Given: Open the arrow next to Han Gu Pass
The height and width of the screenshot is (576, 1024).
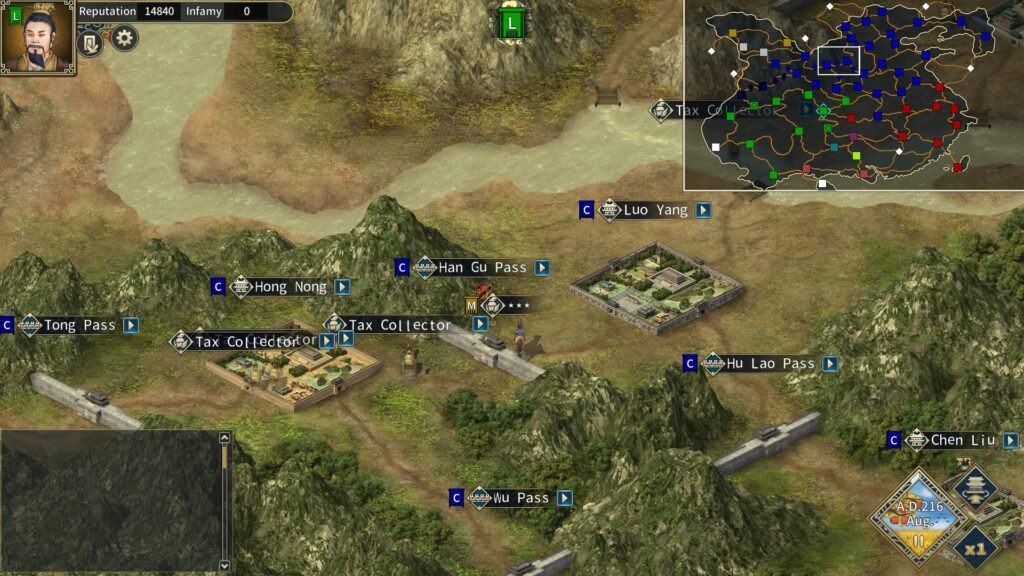Looking at the screenshot, I should point(541,268).
